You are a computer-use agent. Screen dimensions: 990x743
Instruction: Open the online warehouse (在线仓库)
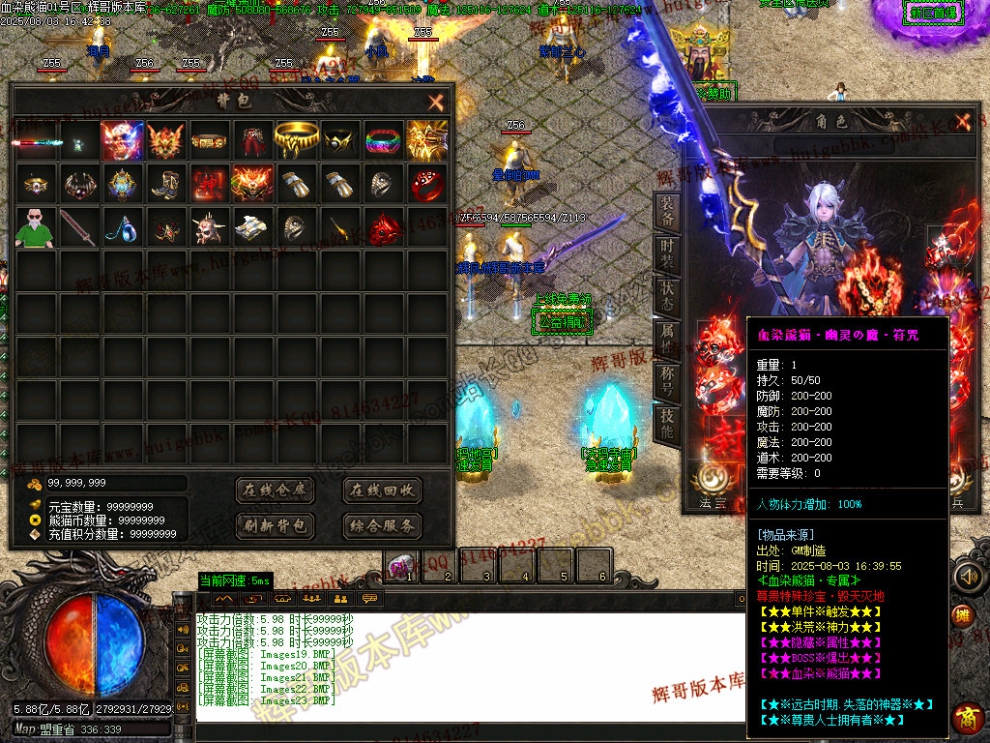(x=275, y=490)
